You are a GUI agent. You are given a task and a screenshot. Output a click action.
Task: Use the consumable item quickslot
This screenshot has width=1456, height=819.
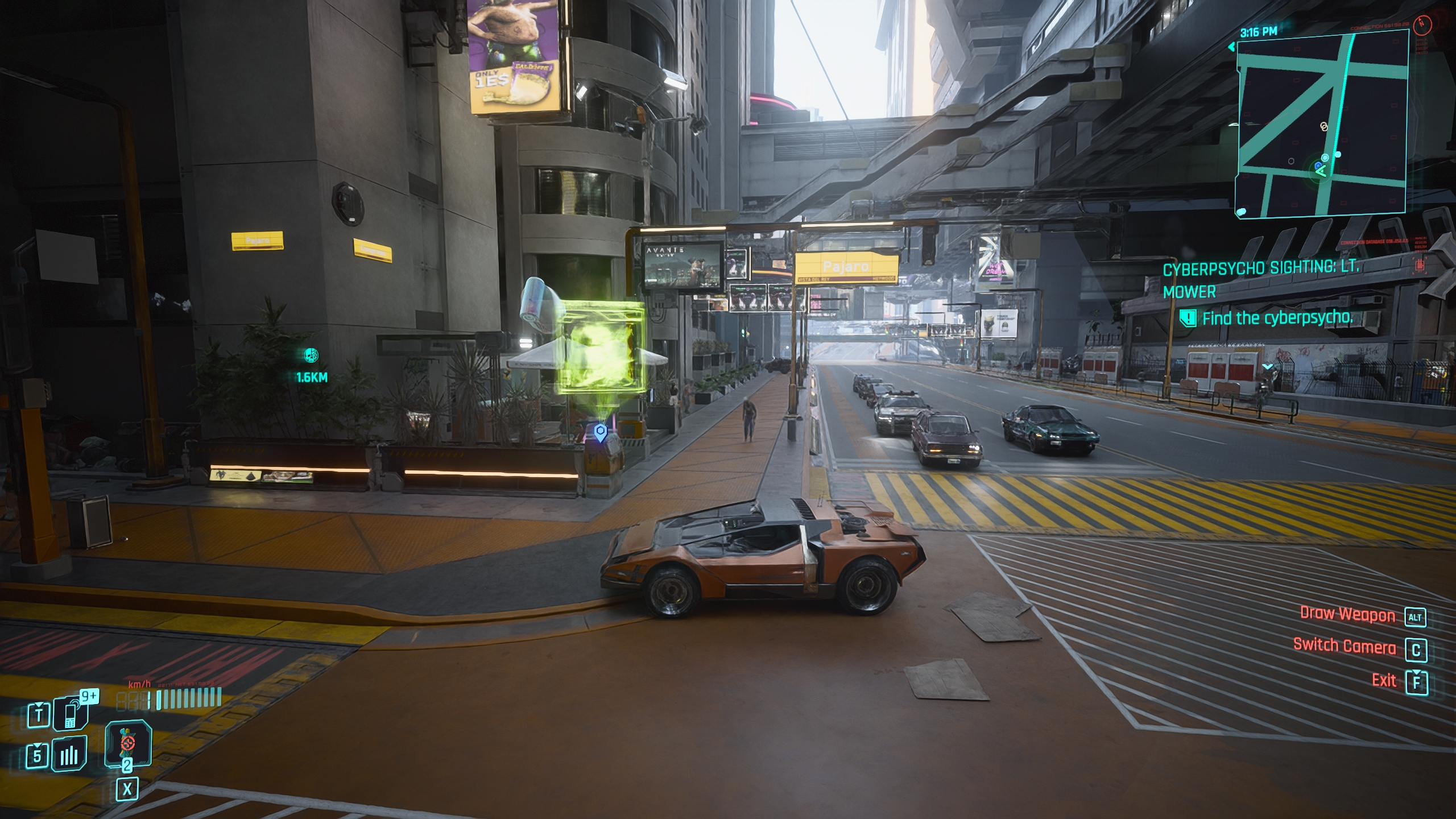(128, 742)
